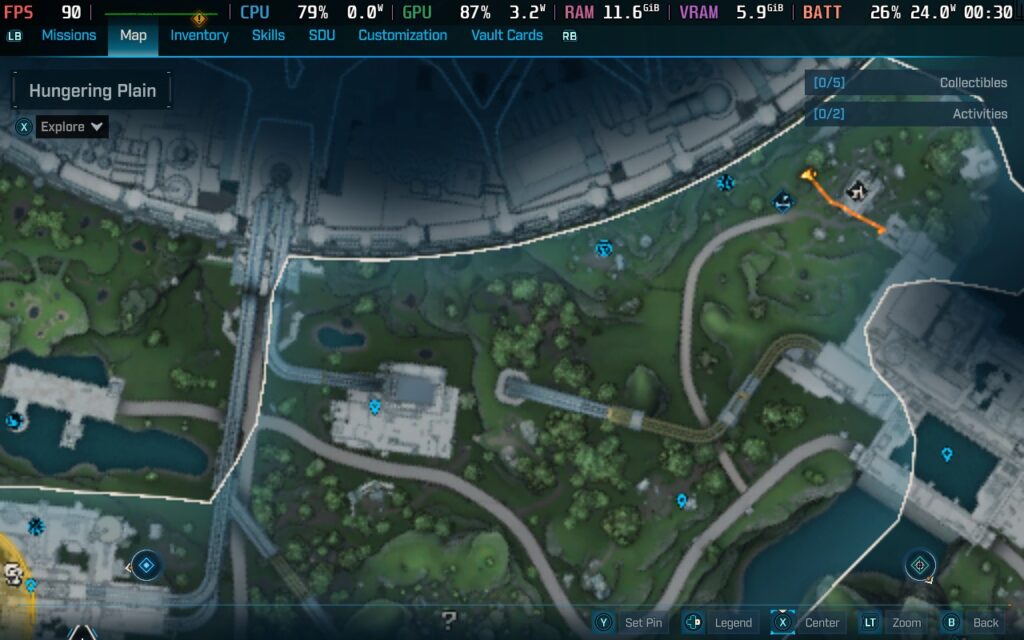The width and height of the screenshot is (1024, 640).
Task: Open the Inventory tab
Action: pos(199,35)
